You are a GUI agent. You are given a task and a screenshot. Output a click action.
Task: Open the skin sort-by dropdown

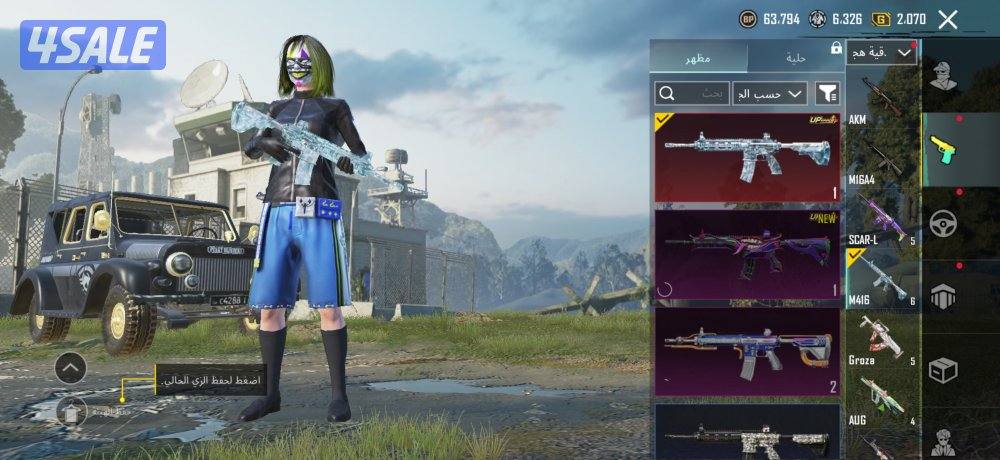770,94
